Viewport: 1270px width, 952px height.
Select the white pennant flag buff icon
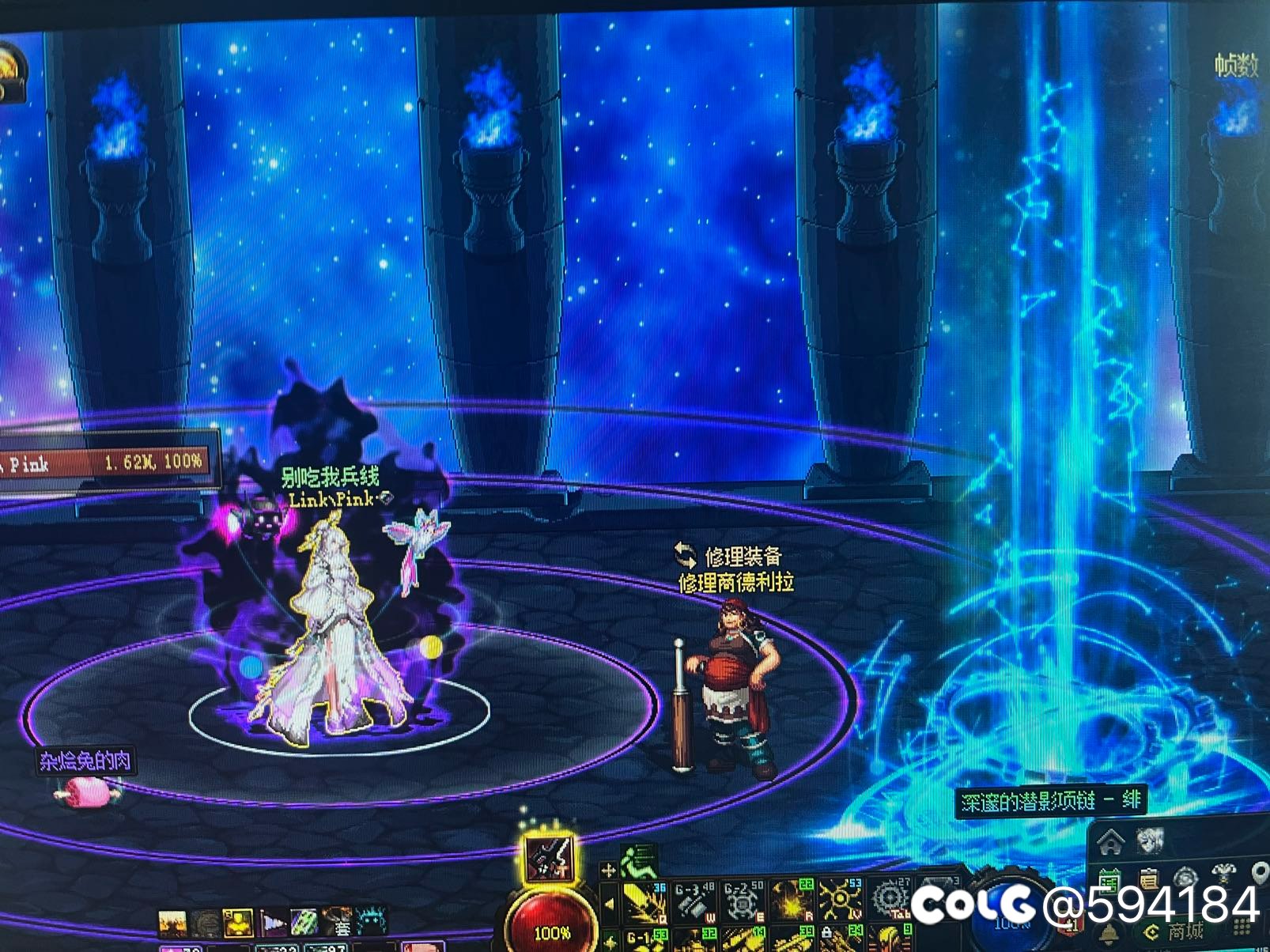point(273,922)
